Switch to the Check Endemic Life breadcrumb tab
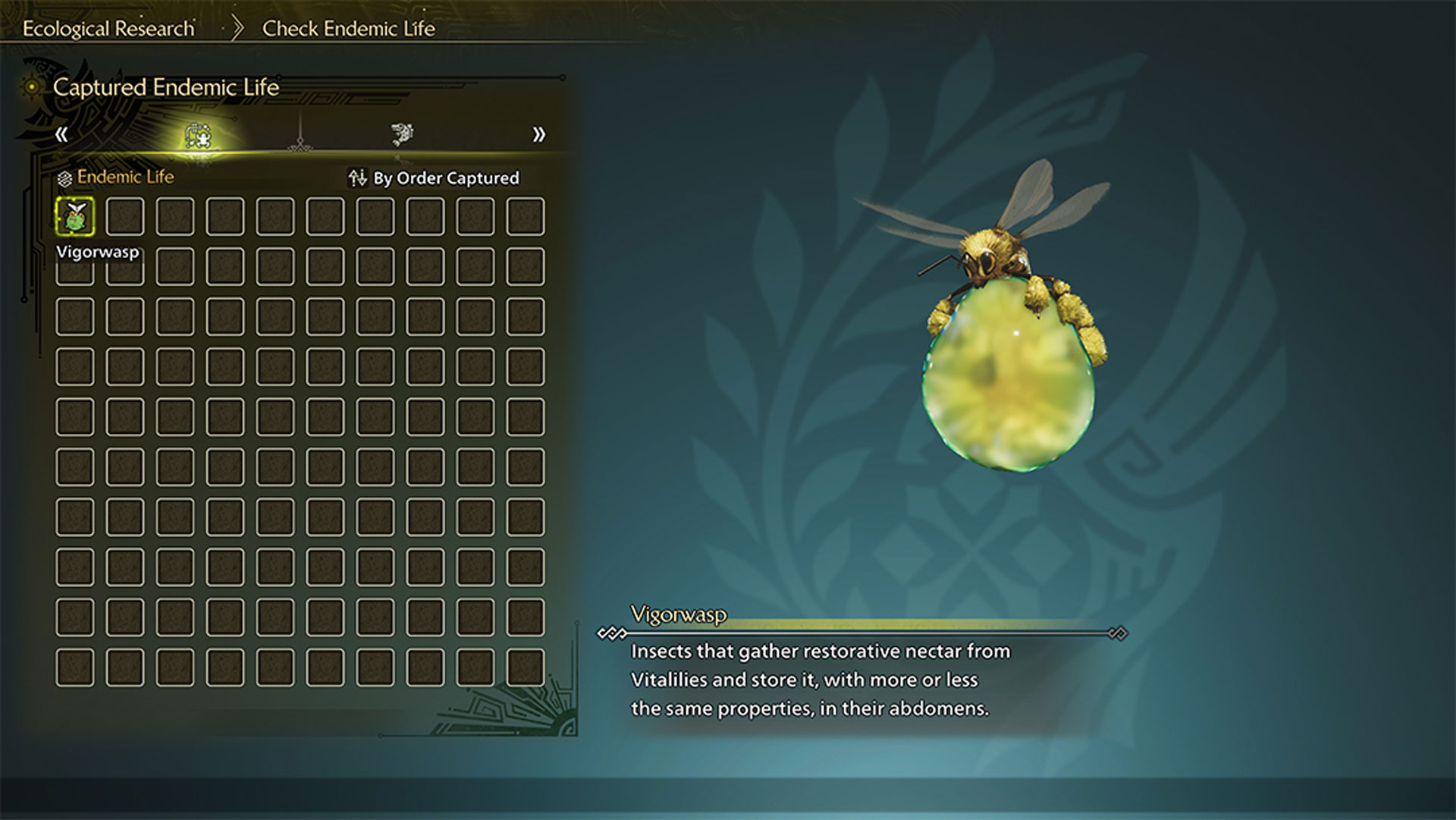 pyautogui.click(x=348, y=29)
